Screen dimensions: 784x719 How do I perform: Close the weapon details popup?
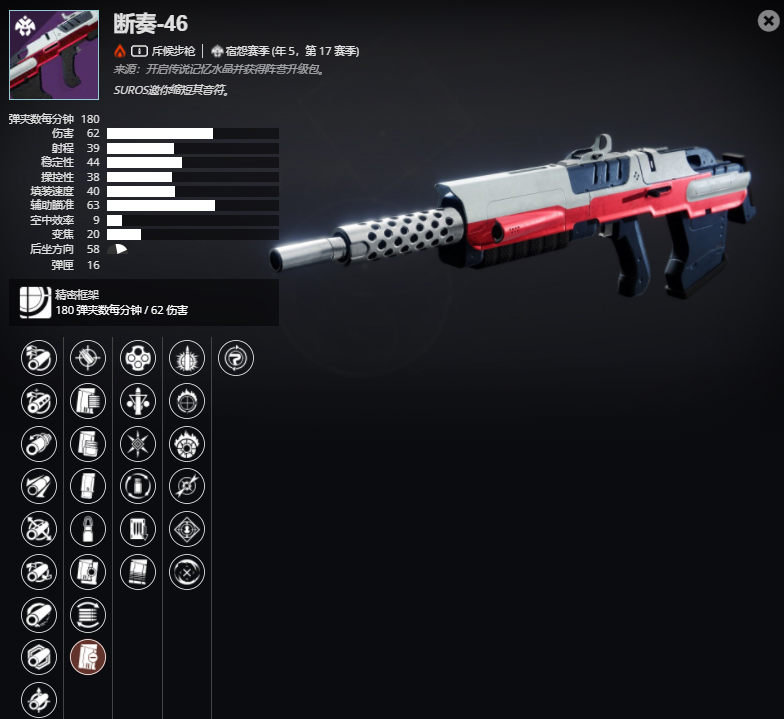pyautogui.click(x=768, y=21)
